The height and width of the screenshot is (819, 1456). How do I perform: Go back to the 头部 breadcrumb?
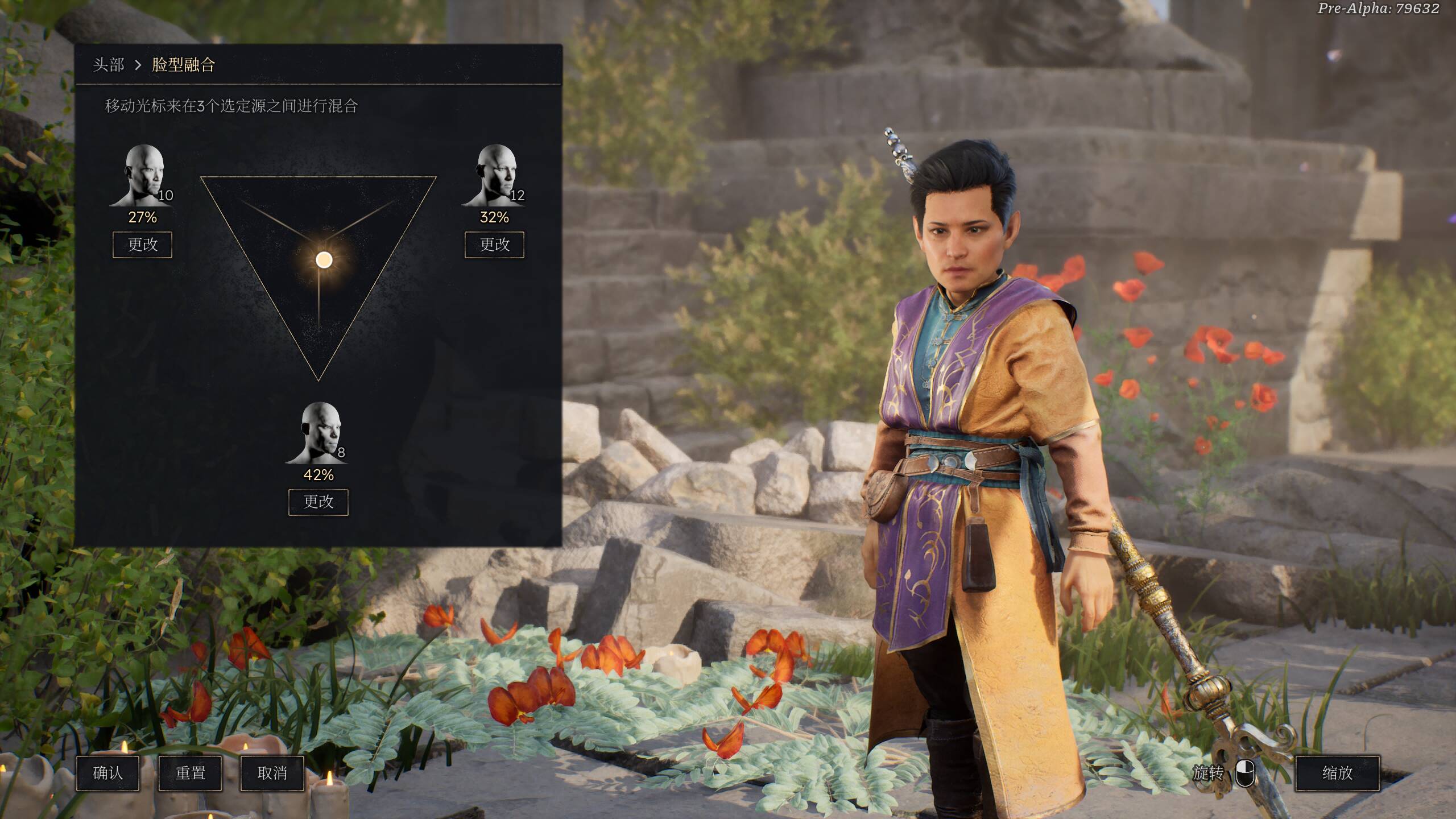click(x=108, y=65)
